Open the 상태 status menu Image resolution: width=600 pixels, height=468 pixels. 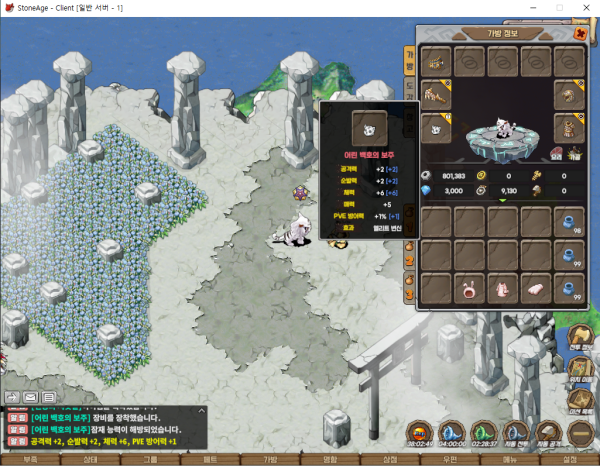click(90, 460)
